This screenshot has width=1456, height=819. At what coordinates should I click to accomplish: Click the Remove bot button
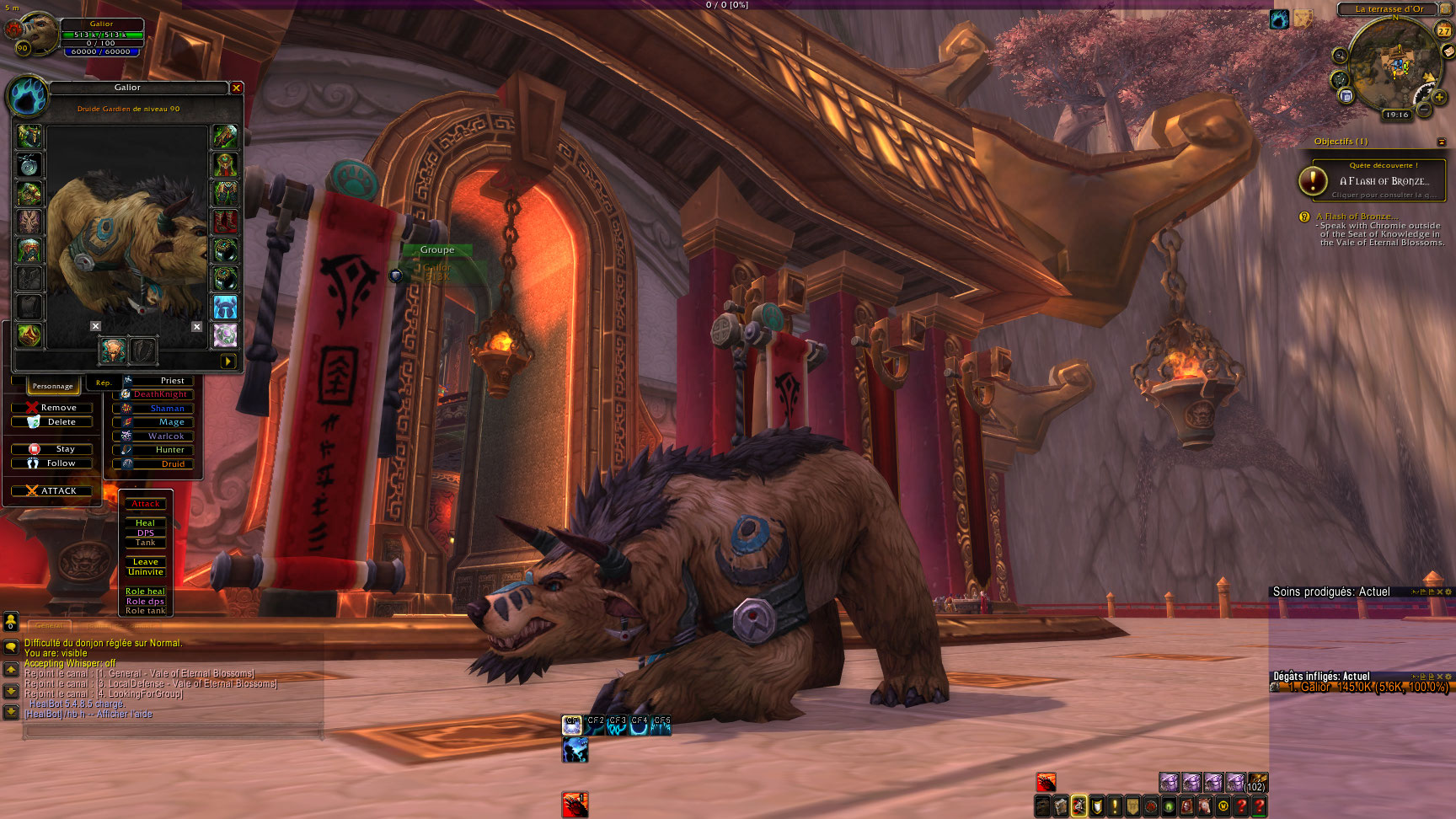[x=52, y=408]
